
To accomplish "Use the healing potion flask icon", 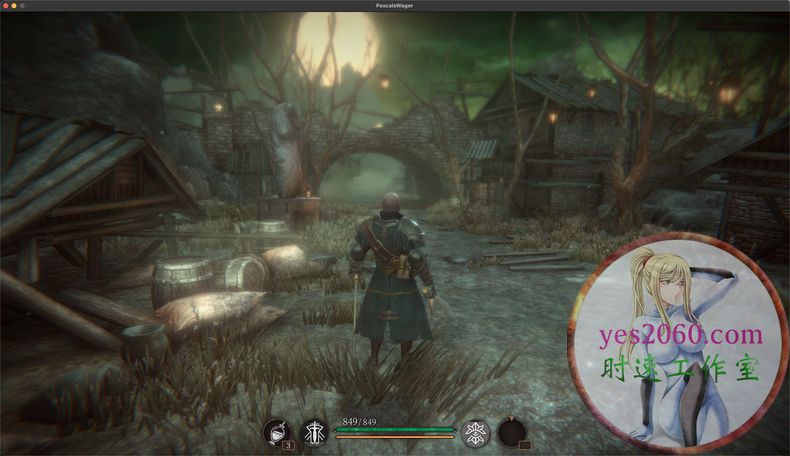I will coord(276,432).
